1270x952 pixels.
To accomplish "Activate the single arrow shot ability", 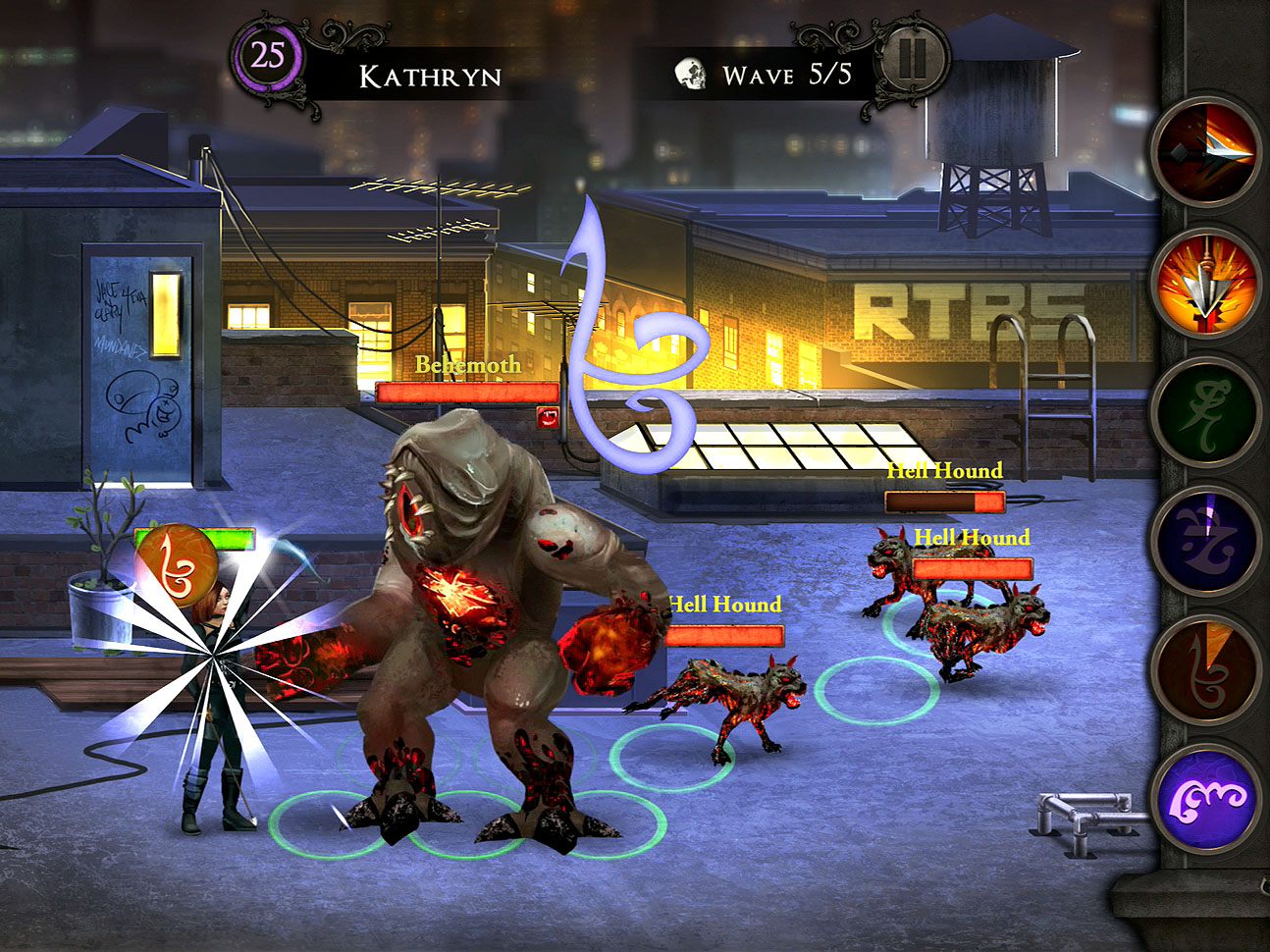I will [x=1206, y=151].
